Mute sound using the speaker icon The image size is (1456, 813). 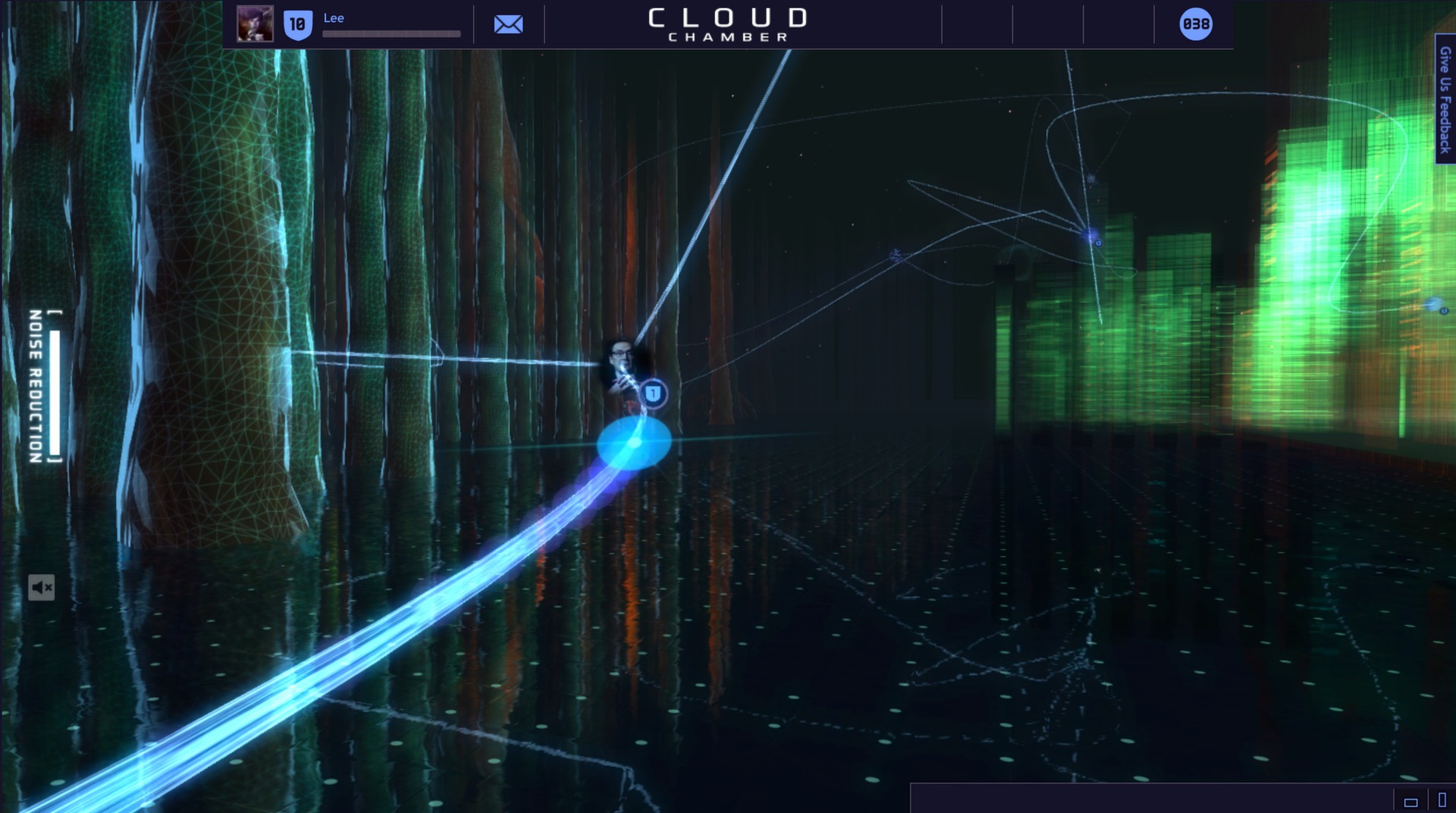(x=43, y=587)
